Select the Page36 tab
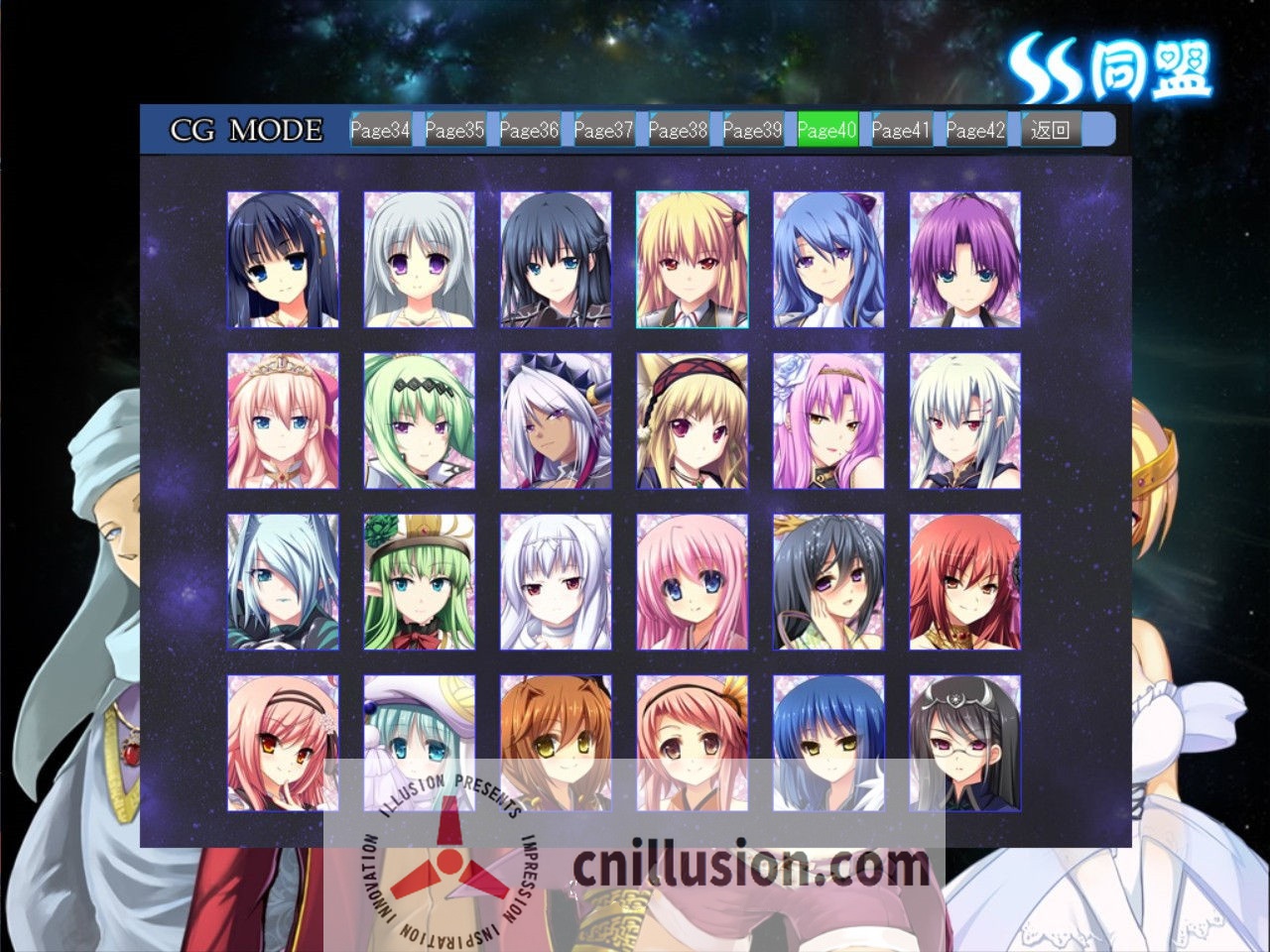 [x=529, y=130]
